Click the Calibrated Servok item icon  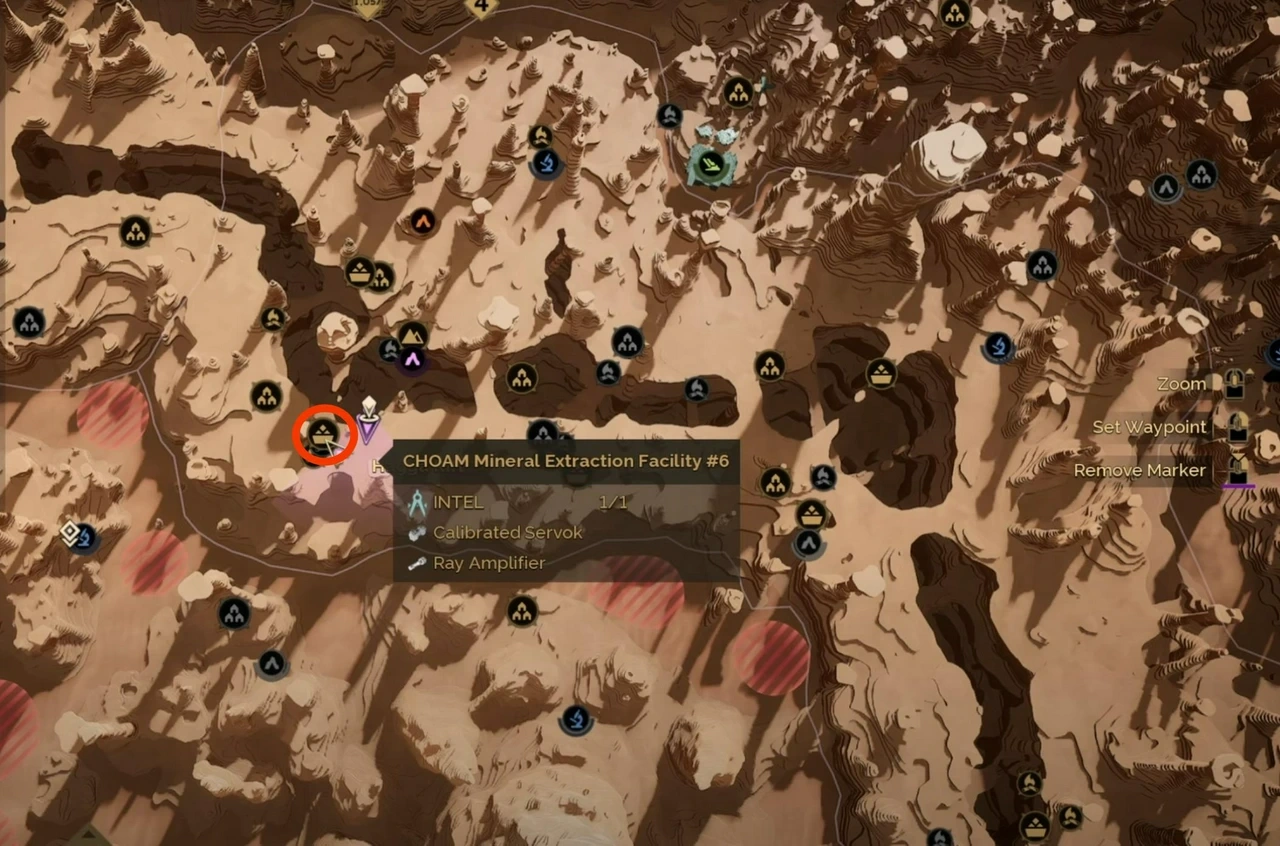[419, 532]
